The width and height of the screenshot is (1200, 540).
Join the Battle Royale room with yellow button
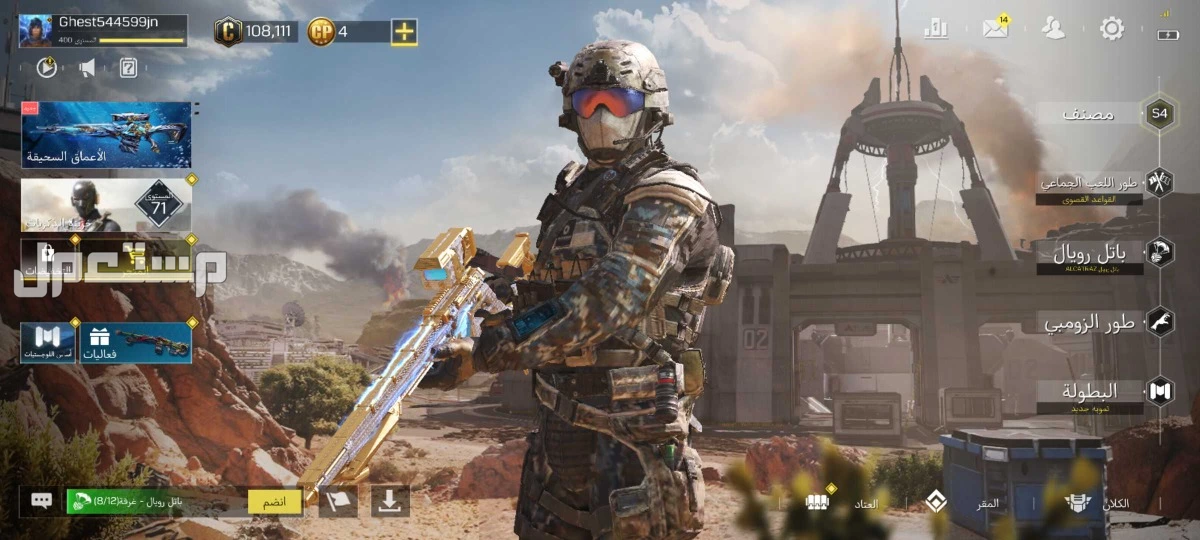tap(275, 501)
